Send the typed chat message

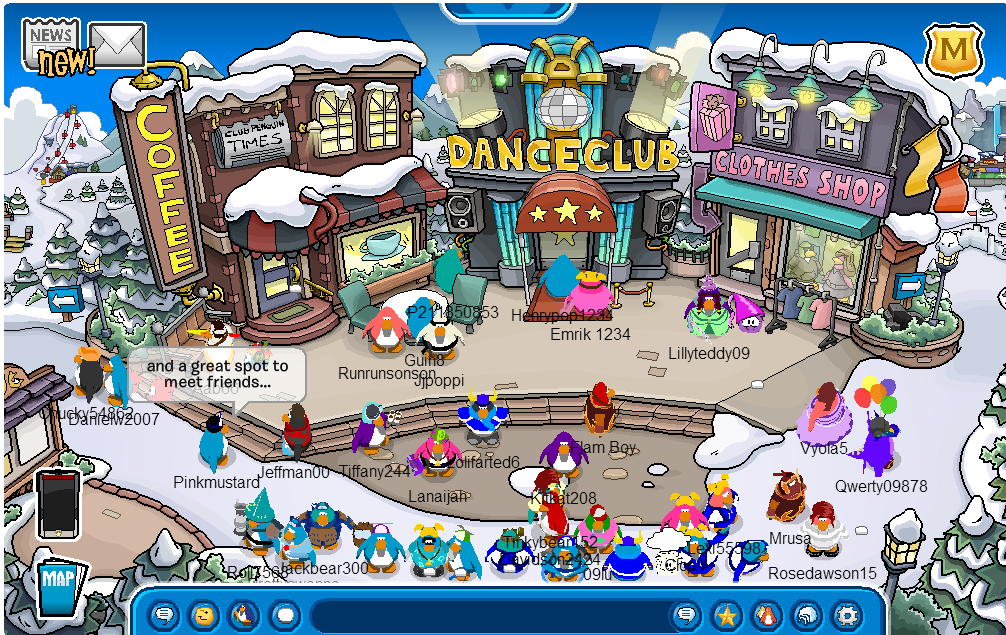point(686,614)
